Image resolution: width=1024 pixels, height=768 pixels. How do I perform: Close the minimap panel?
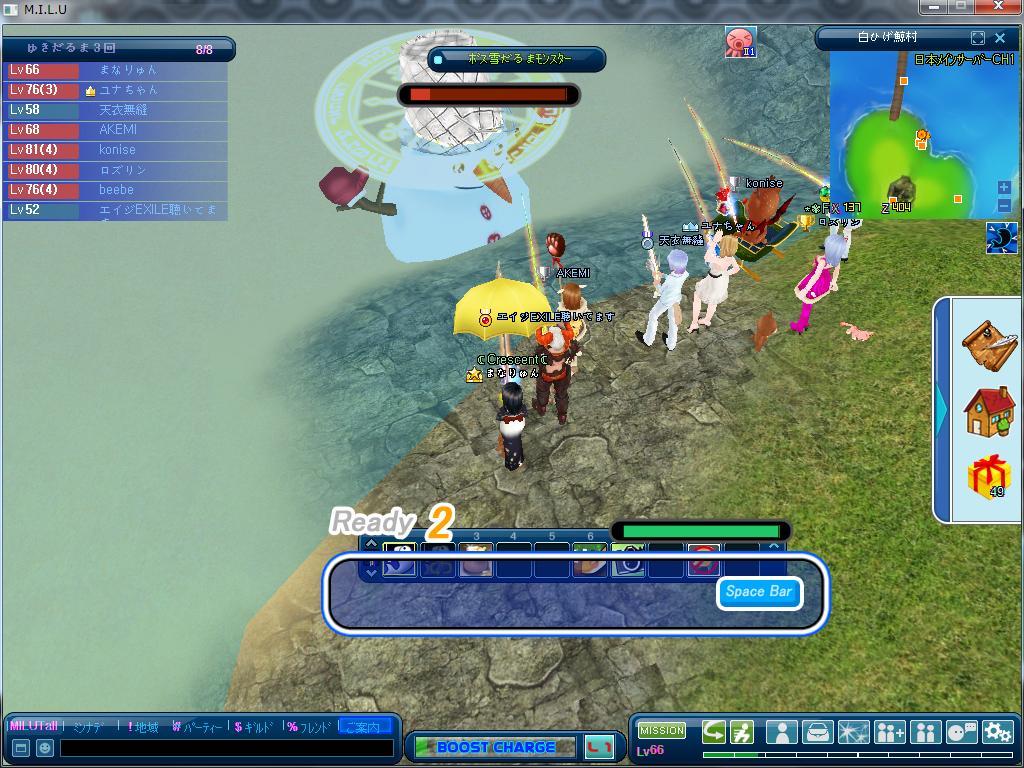click(x=1000, y=38)
